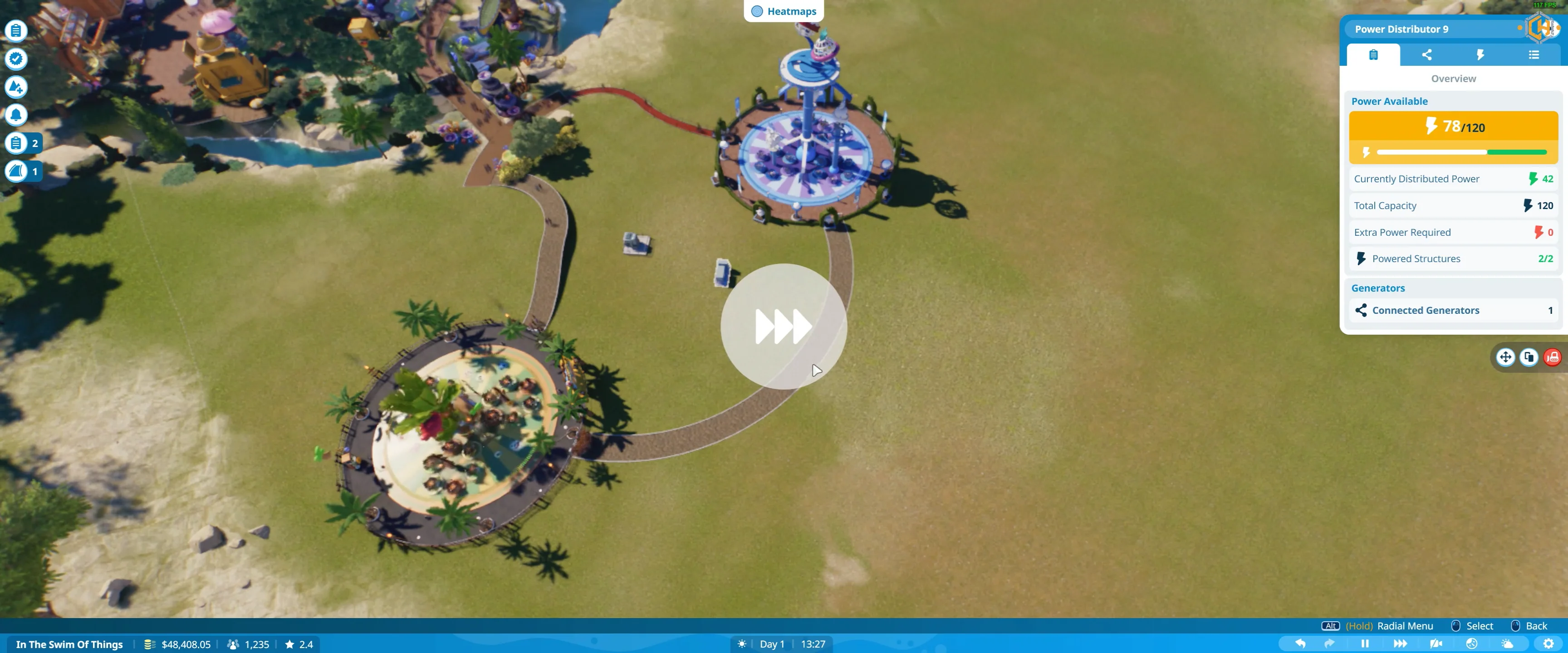The width and height of the screenshot is (1568, 653).
Task: Open the path icon showing 1
Action: click(23, 171)
